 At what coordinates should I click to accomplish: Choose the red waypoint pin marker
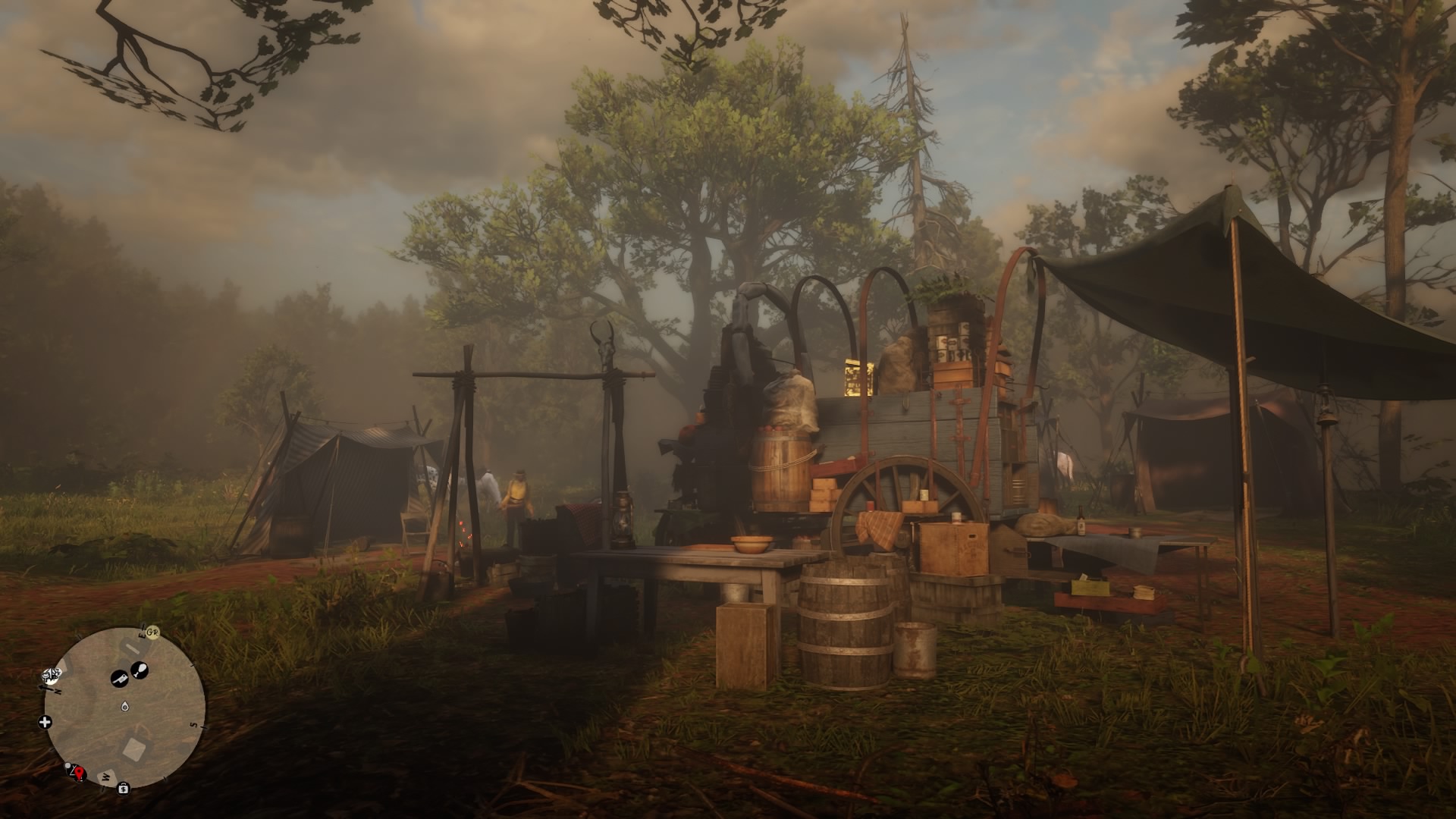pos(79,773)
